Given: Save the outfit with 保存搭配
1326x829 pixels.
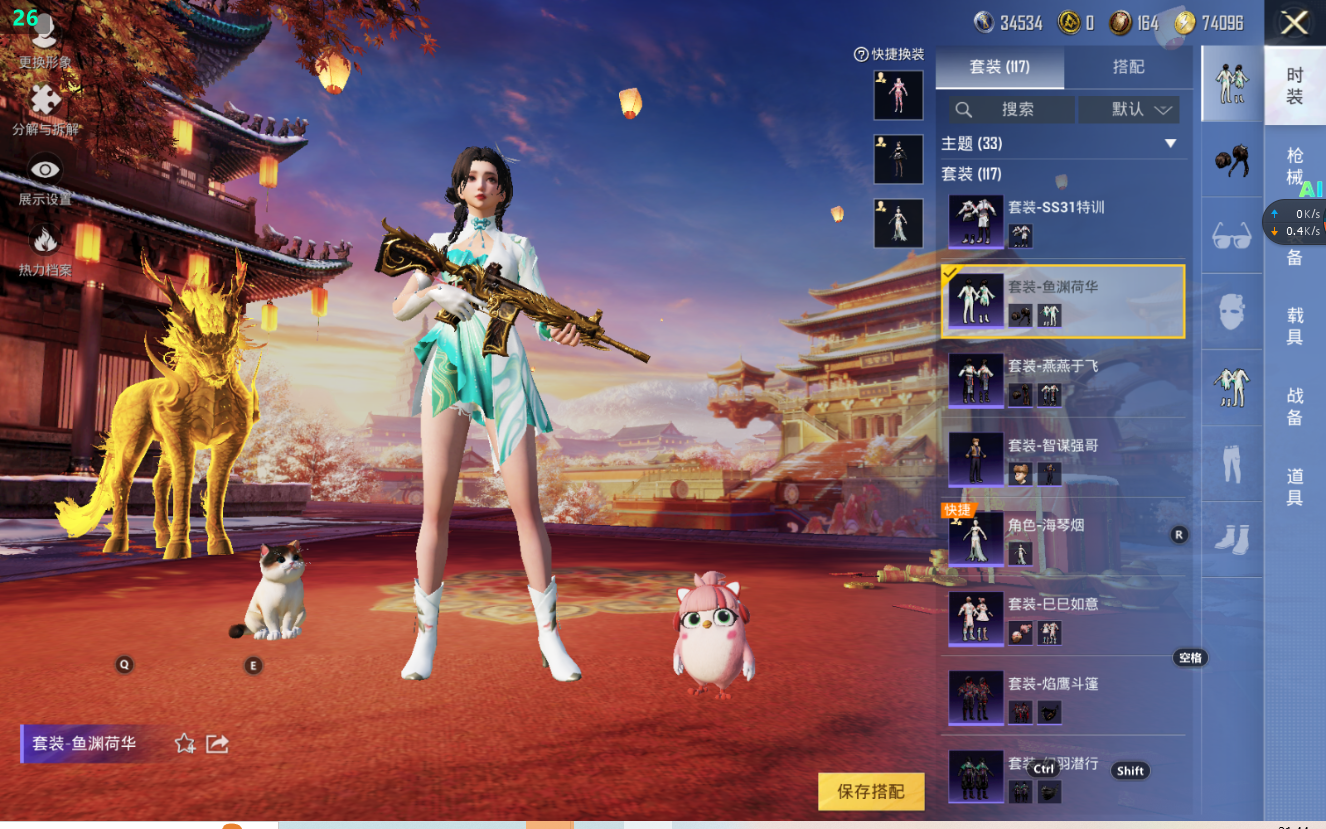Looking at the screenshot, I should 870,791.
